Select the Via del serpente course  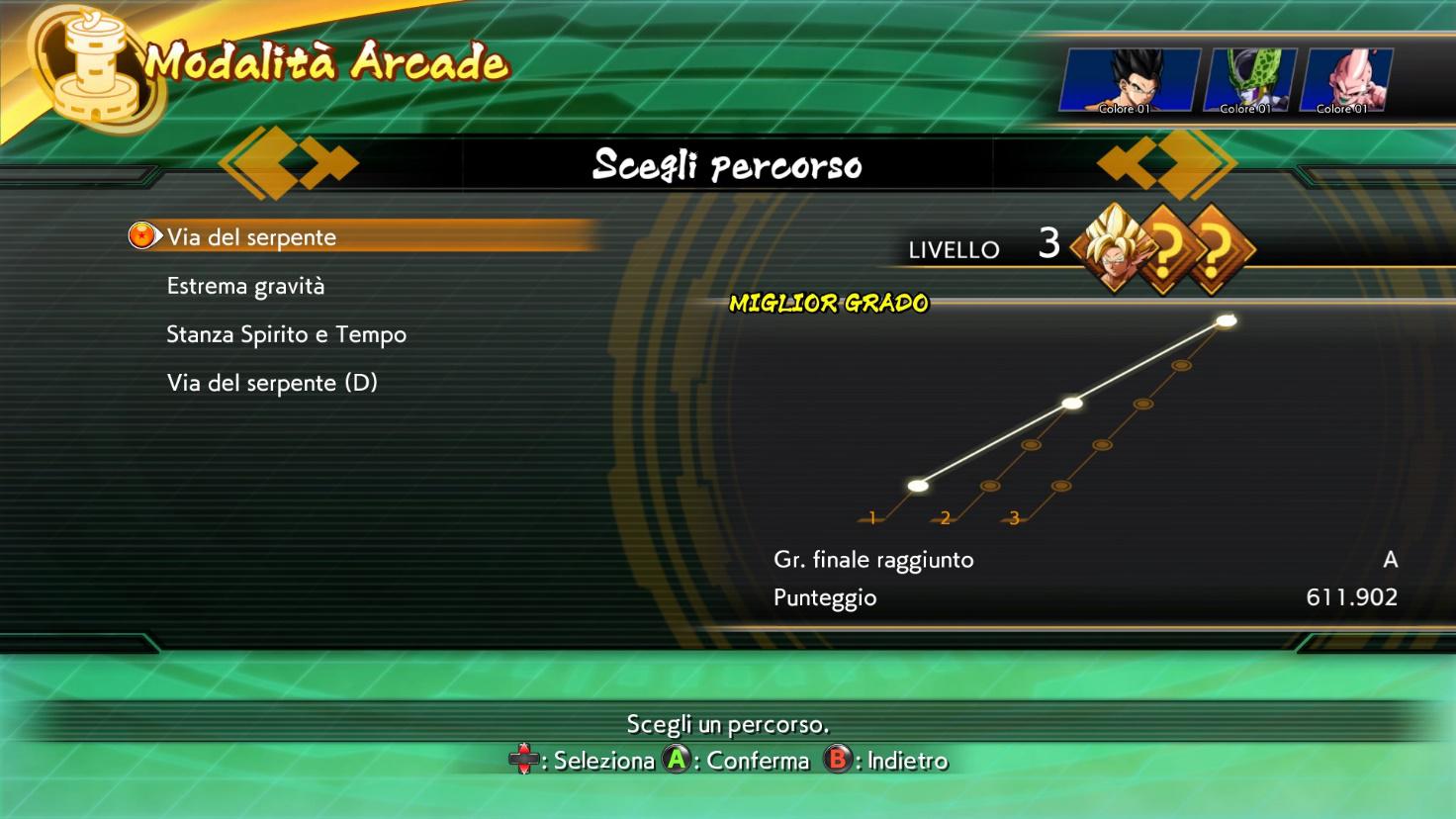[251, 237]
